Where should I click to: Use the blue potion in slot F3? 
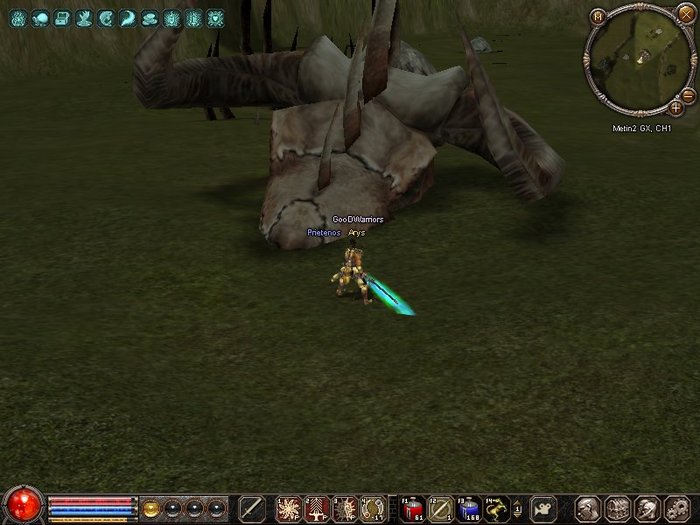[468, 509]
